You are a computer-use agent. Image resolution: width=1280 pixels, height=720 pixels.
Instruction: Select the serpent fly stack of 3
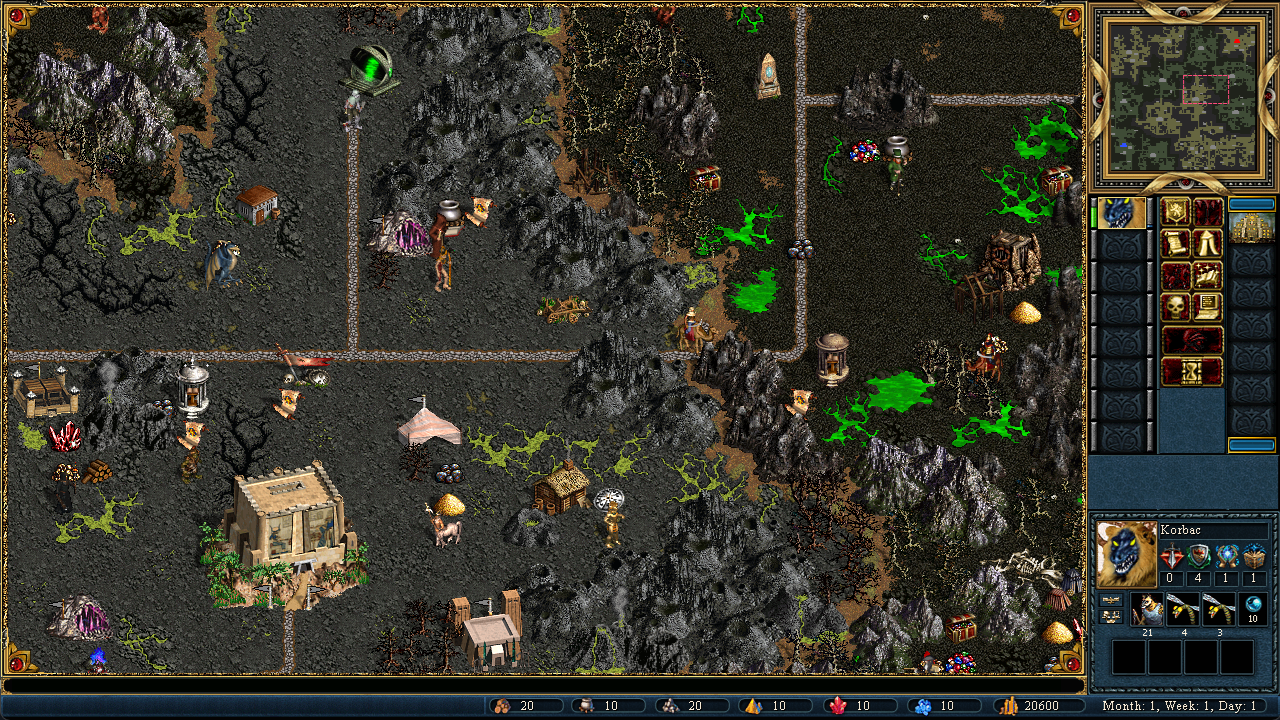pyautogui.click(x=1218, y=610)
